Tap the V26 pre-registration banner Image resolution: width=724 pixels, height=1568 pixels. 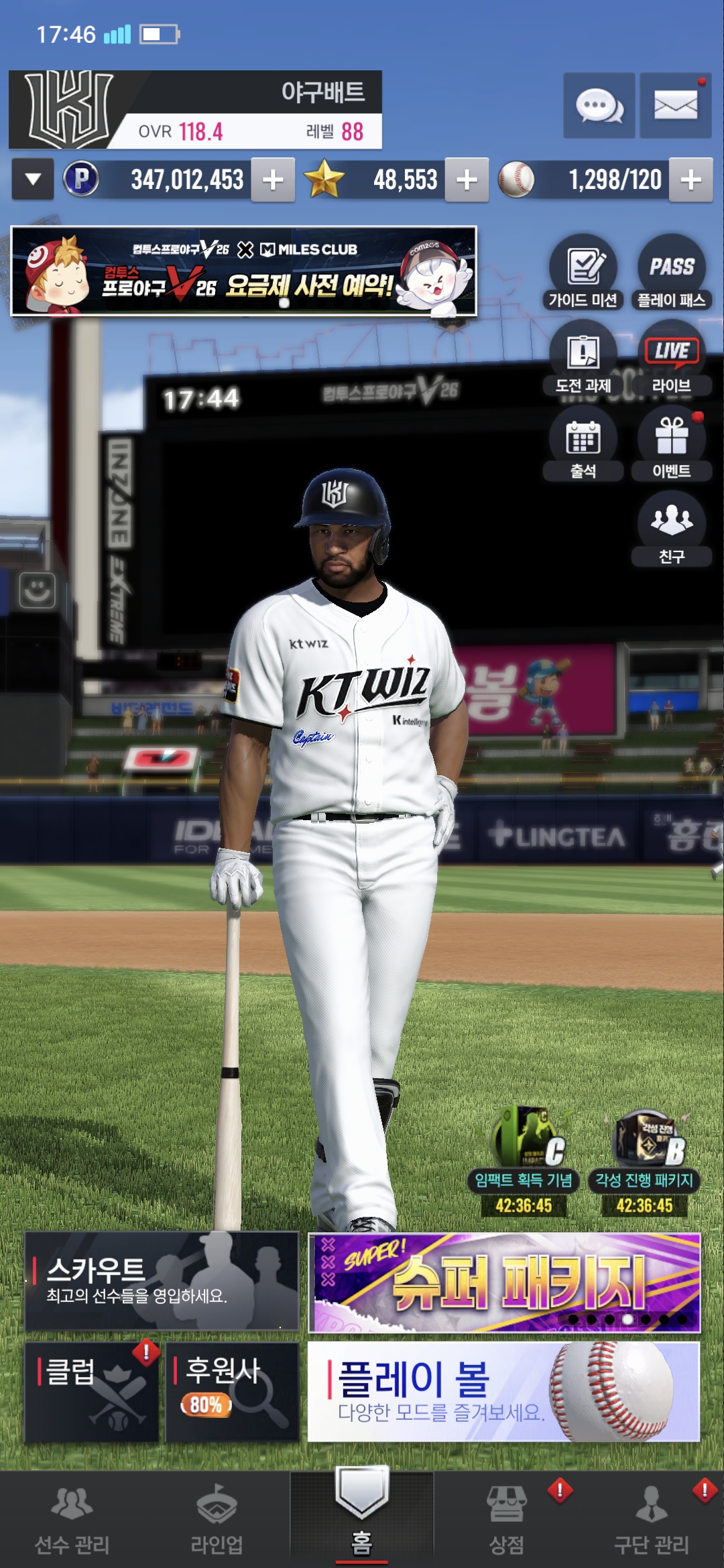tap(244, 271)
